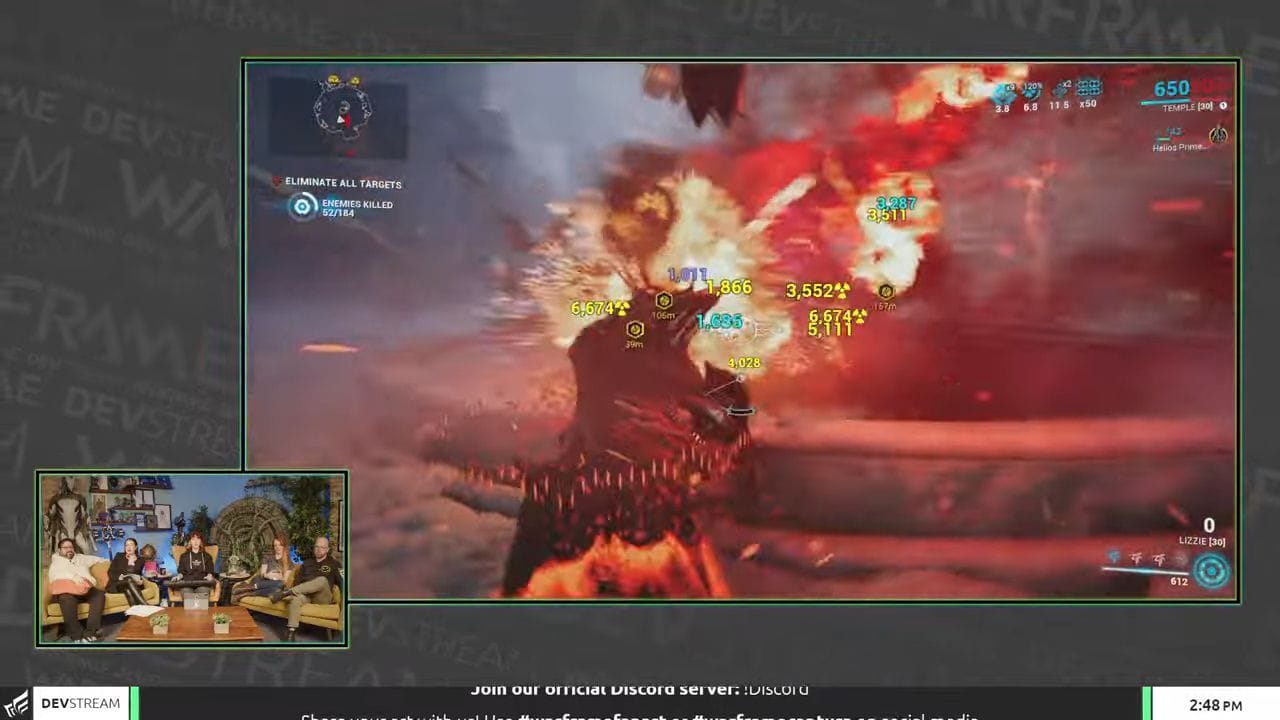Click the rank 1 indicator next to TEMPLE
This screenshot has height=720, width=1280.
point(1224,106)
